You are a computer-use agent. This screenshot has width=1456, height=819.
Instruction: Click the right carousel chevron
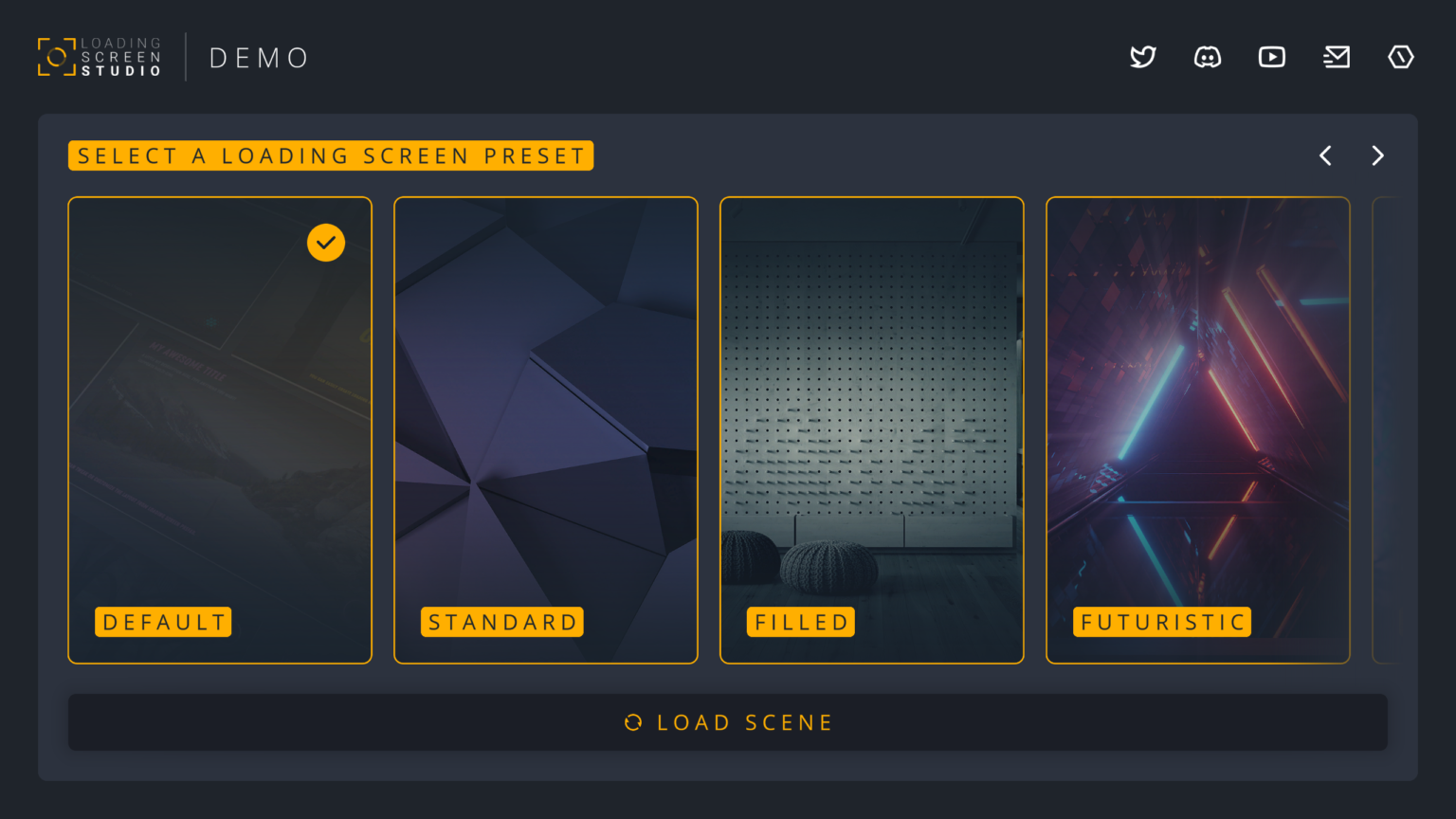click(1377, 155)
